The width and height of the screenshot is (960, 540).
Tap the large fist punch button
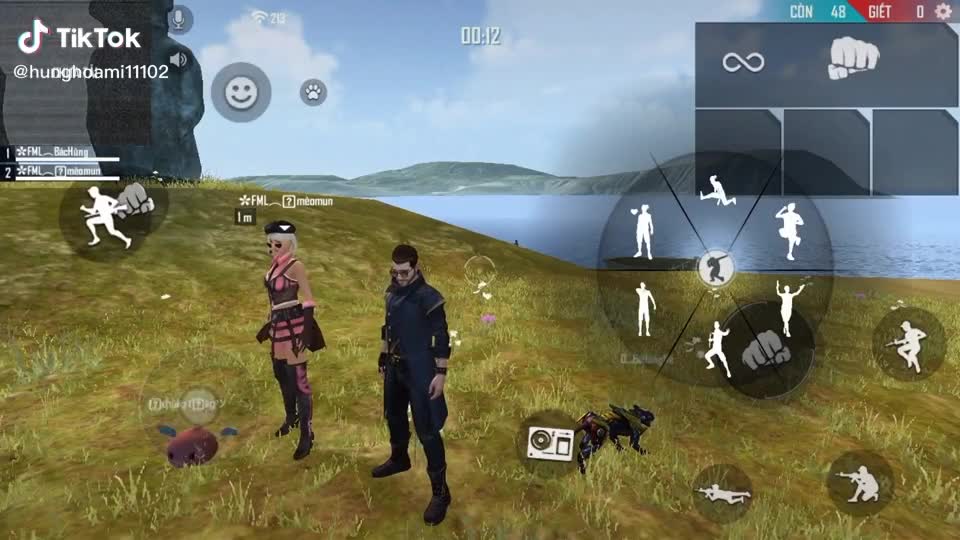pyautogui.click(x=765, y=349)
